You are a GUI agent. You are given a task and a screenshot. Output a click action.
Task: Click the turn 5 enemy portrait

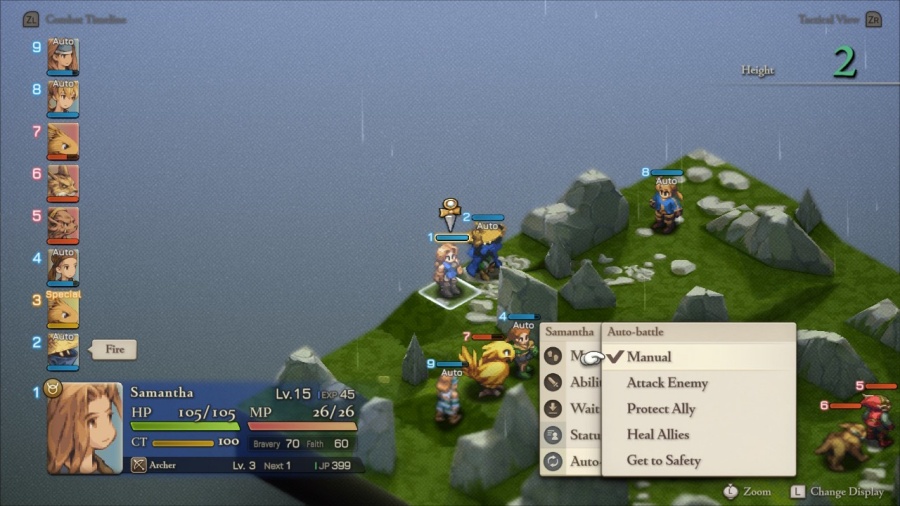pos(63,226)
